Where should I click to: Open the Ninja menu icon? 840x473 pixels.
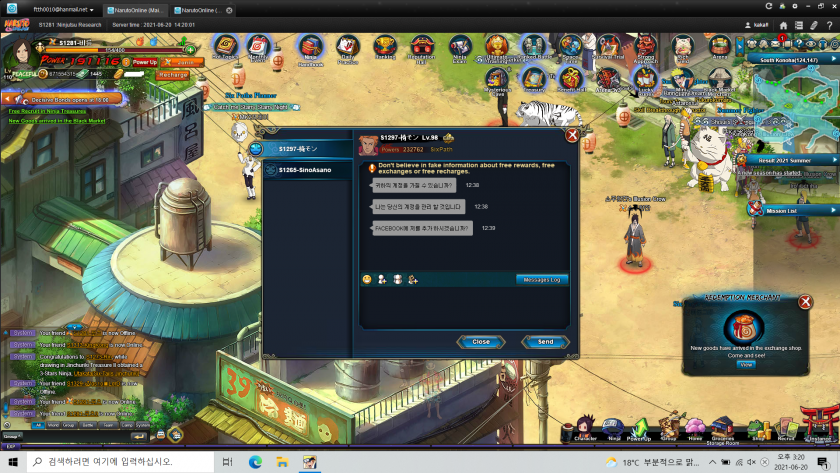[614, 428]
